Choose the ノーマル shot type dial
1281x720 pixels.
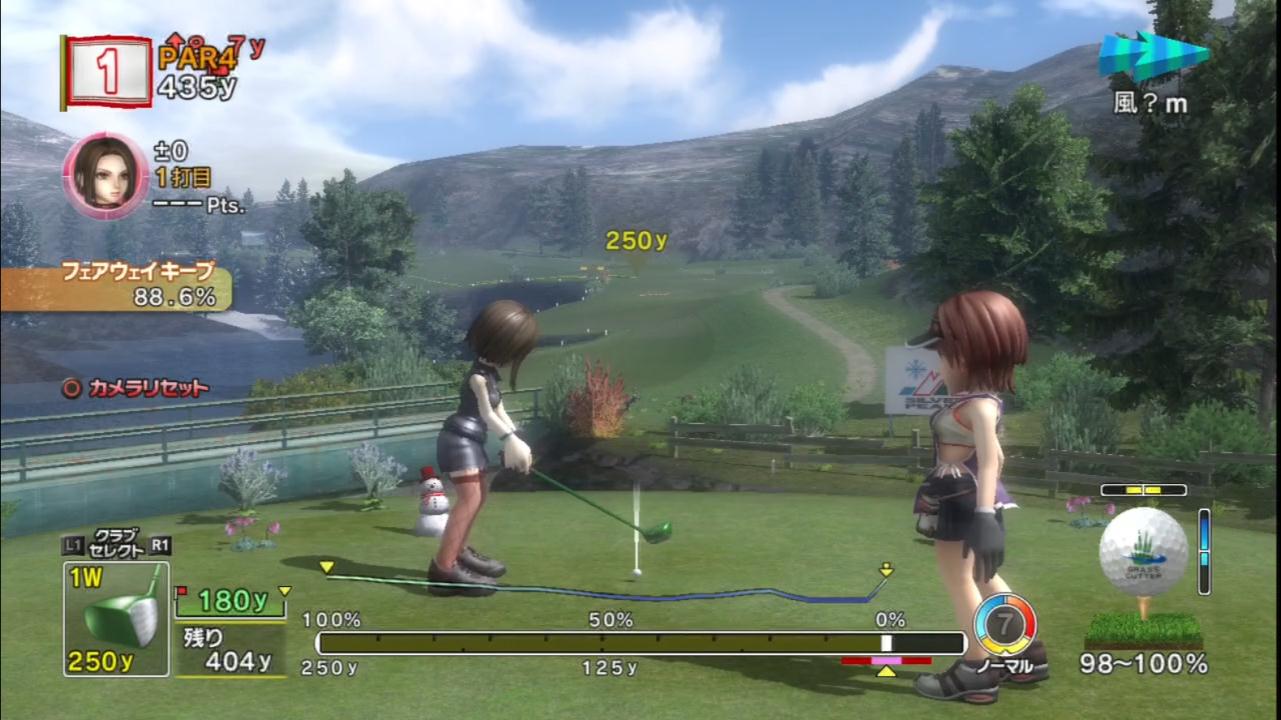(x=1004, y=626)
